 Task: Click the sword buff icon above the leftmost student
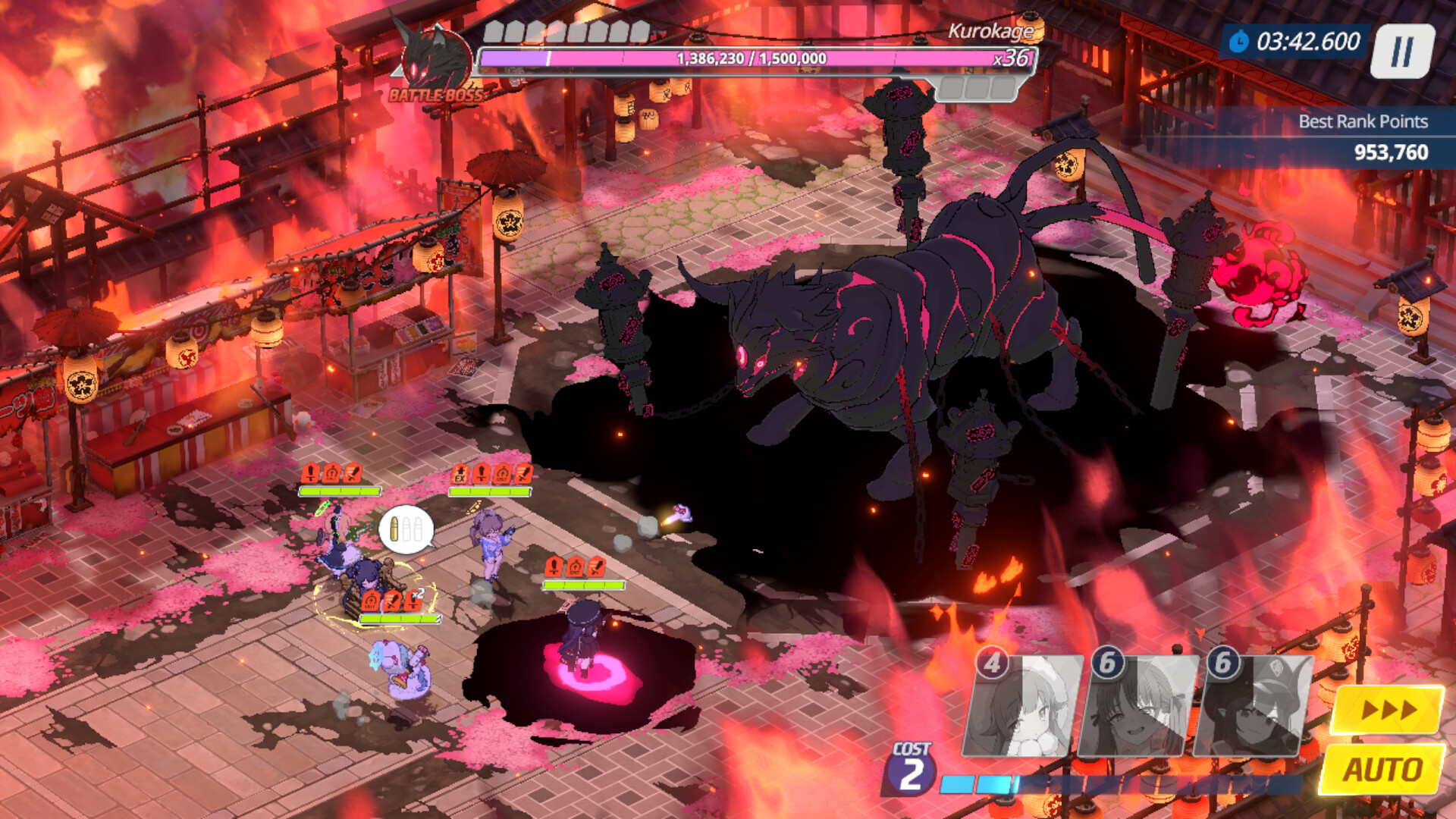(352, 473)
